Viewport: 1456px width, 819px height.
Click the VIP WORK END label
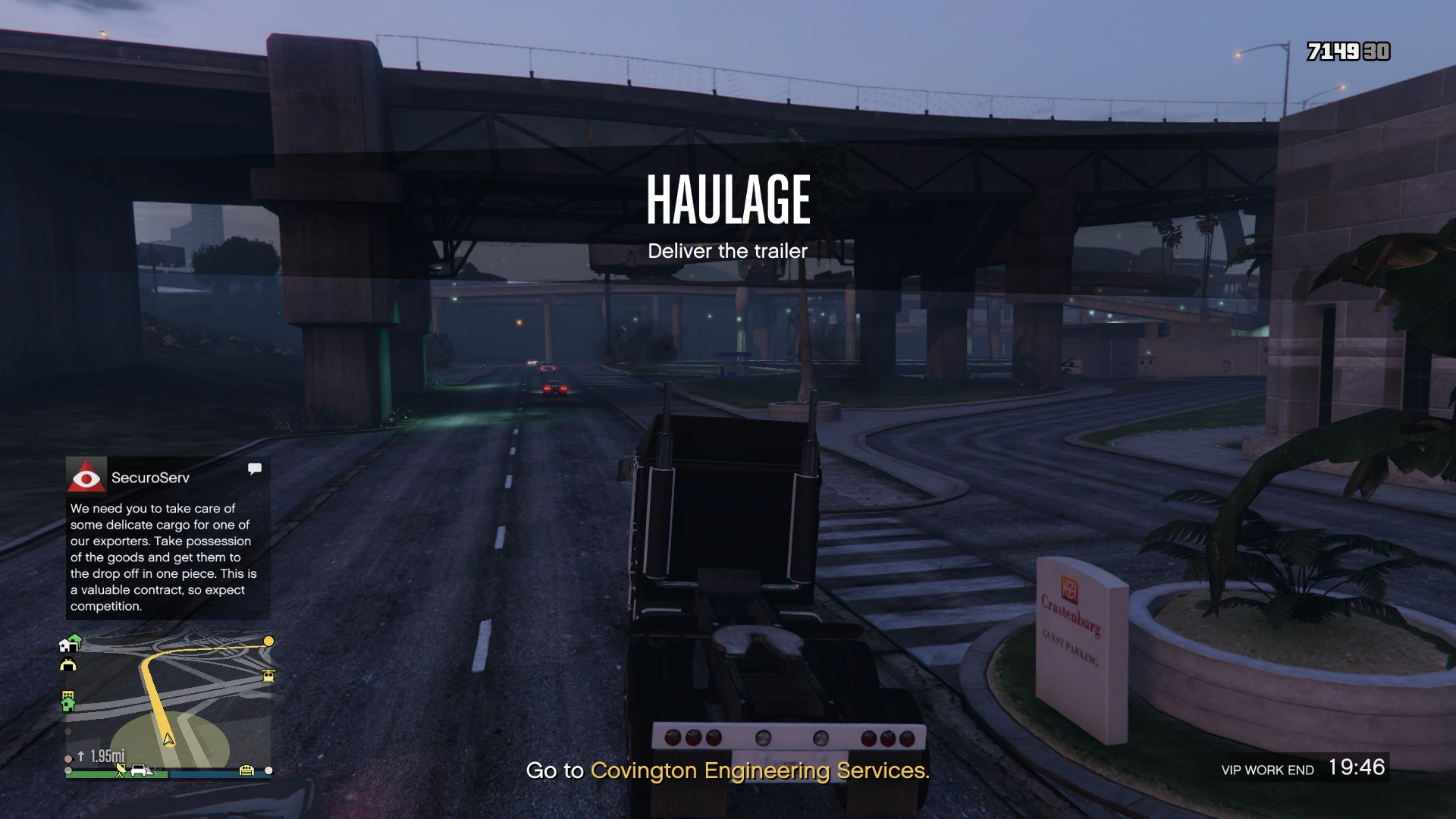[x=1269, y=770]
